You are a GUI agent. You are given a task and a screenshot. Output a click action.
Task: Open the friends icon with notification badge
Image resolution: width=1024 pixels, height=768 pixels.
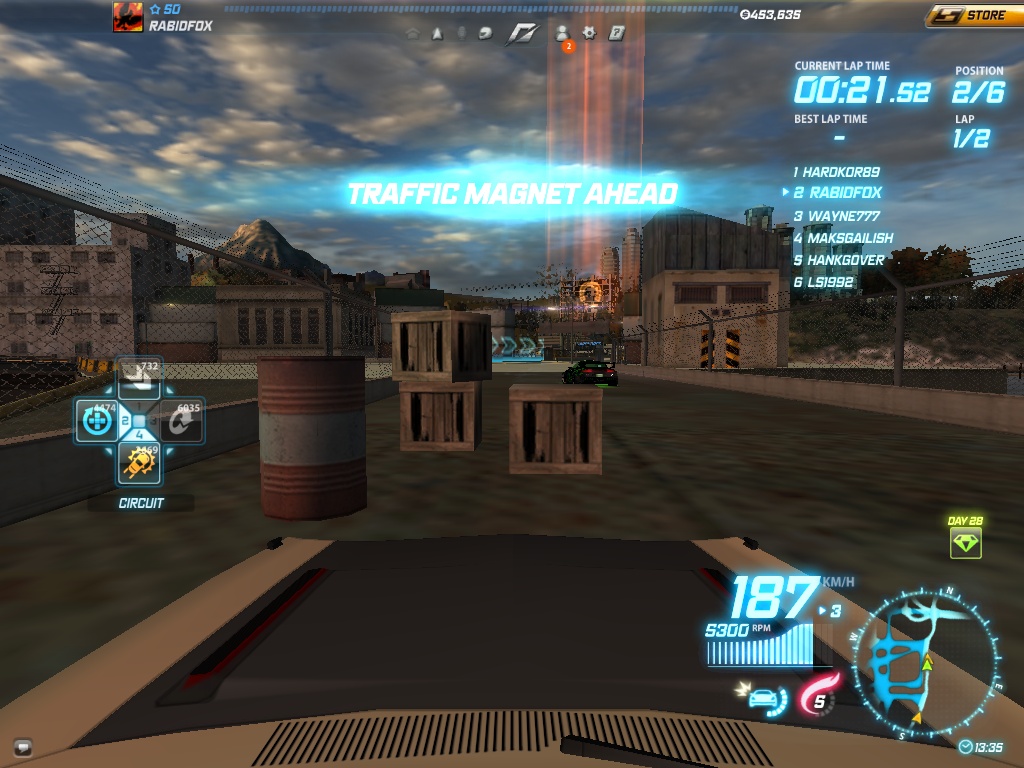tap(562, 33)
